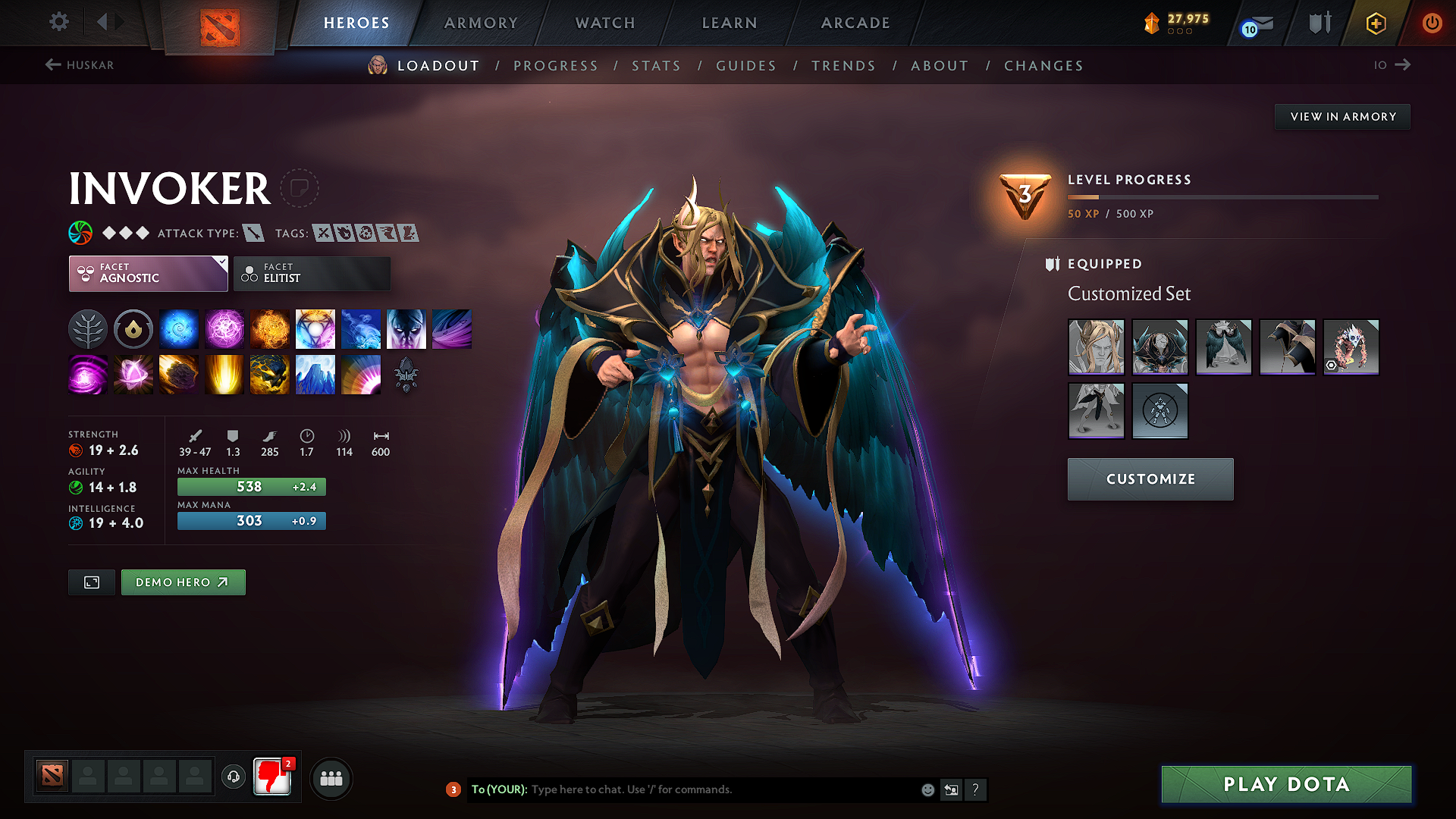
Task: Open the WATCH menu
Action: coord(604,23)
